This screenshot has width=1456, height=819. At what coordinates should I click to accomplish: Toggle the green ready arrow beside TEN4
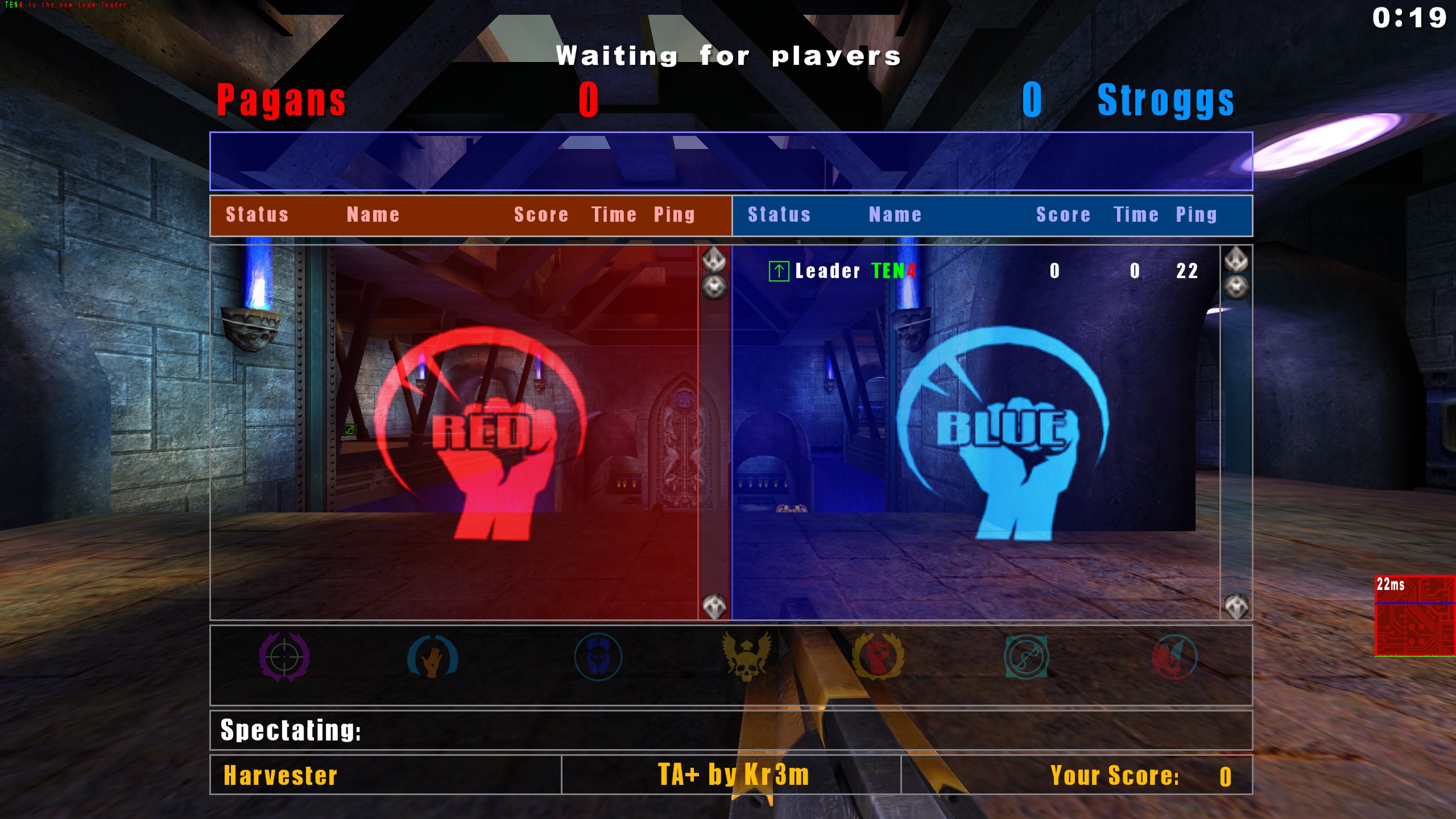(x=780, y=271)
